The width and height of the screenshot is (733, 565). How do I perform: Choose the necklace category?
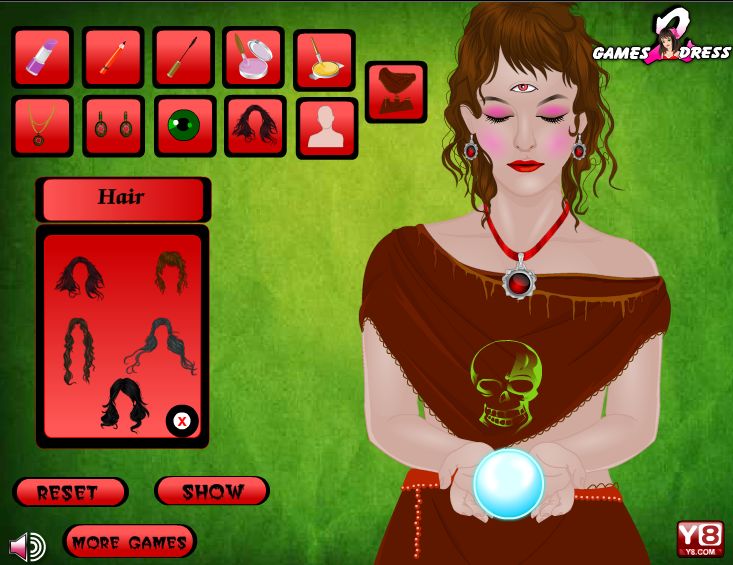click(x=42, y=126)
